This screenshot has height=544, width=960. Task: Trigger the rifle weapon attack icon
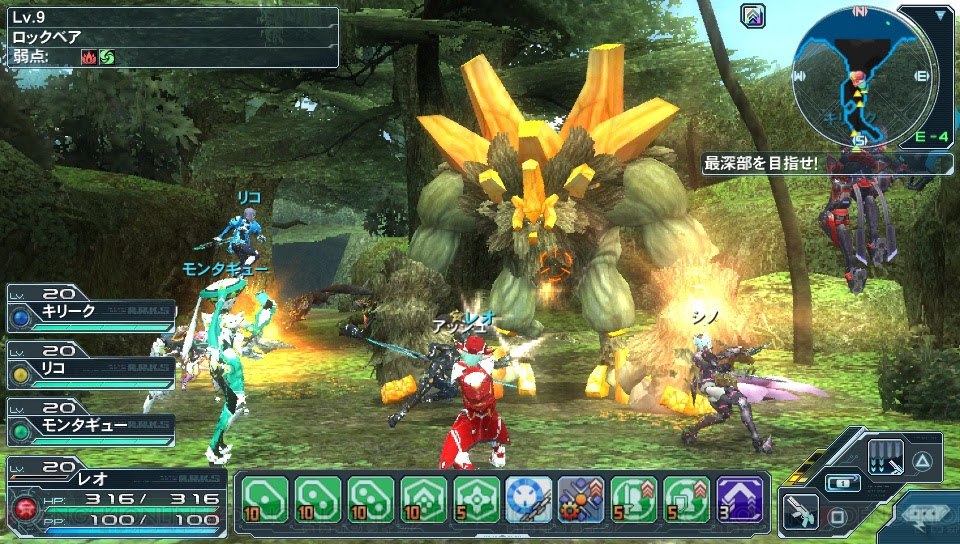tap(798, 512)
